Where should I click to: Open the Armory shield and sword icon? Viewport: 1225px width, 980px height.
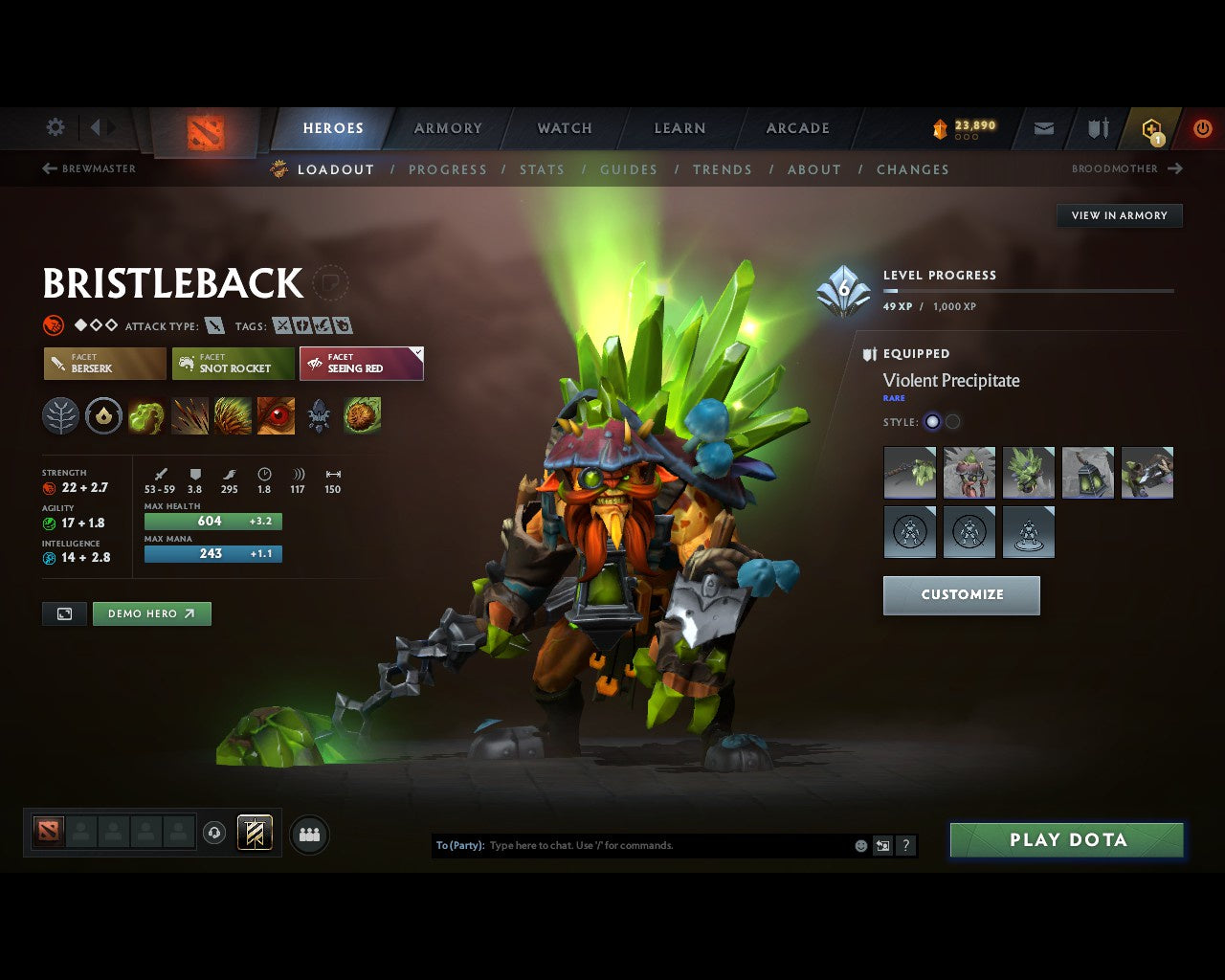pos(1096,128)
